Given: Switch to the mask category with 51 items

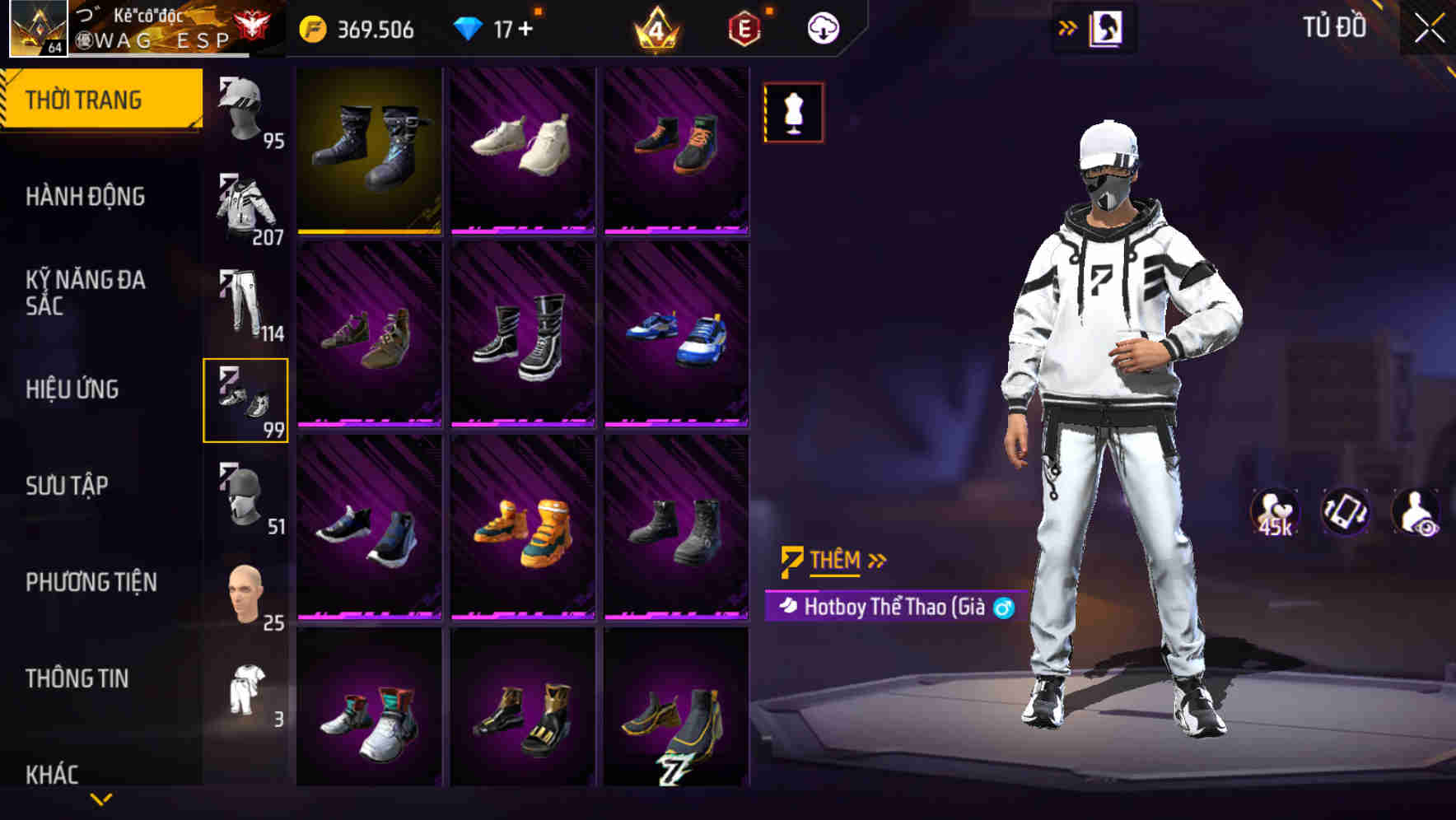Looking at the screenshot, I should (245, 496).
